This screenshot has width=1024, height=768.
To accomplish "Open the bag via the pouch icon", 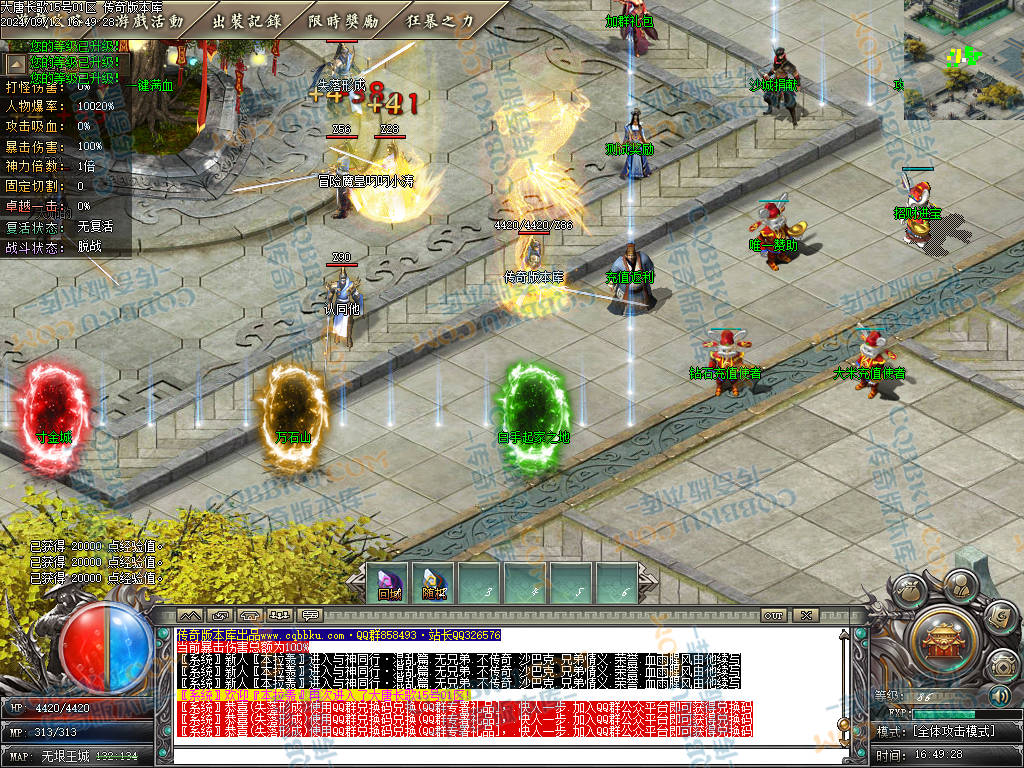I will pyautogui.click(x=909, y=590).
